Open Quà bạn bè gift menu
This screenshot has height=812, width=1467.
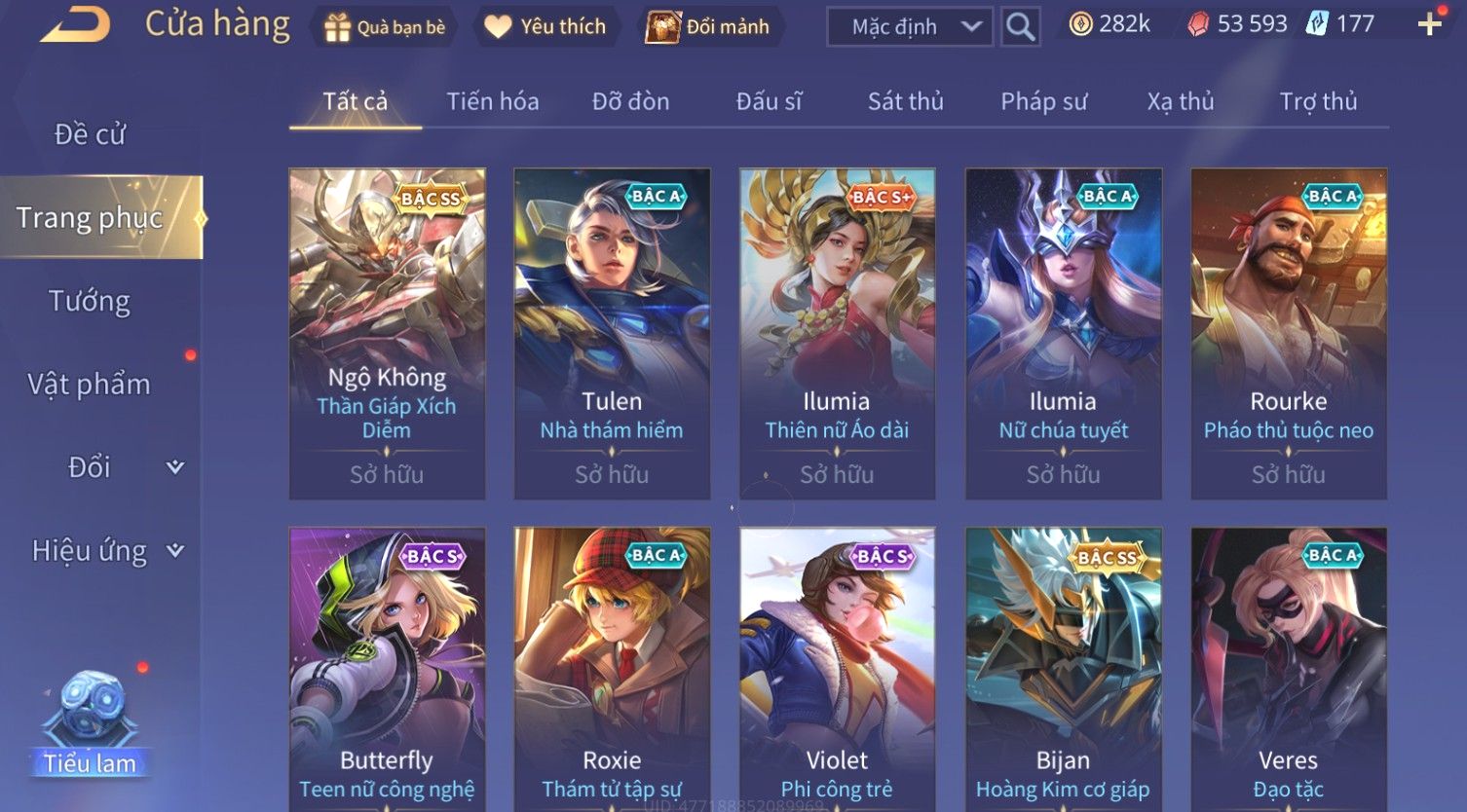(x=385, y=27)
